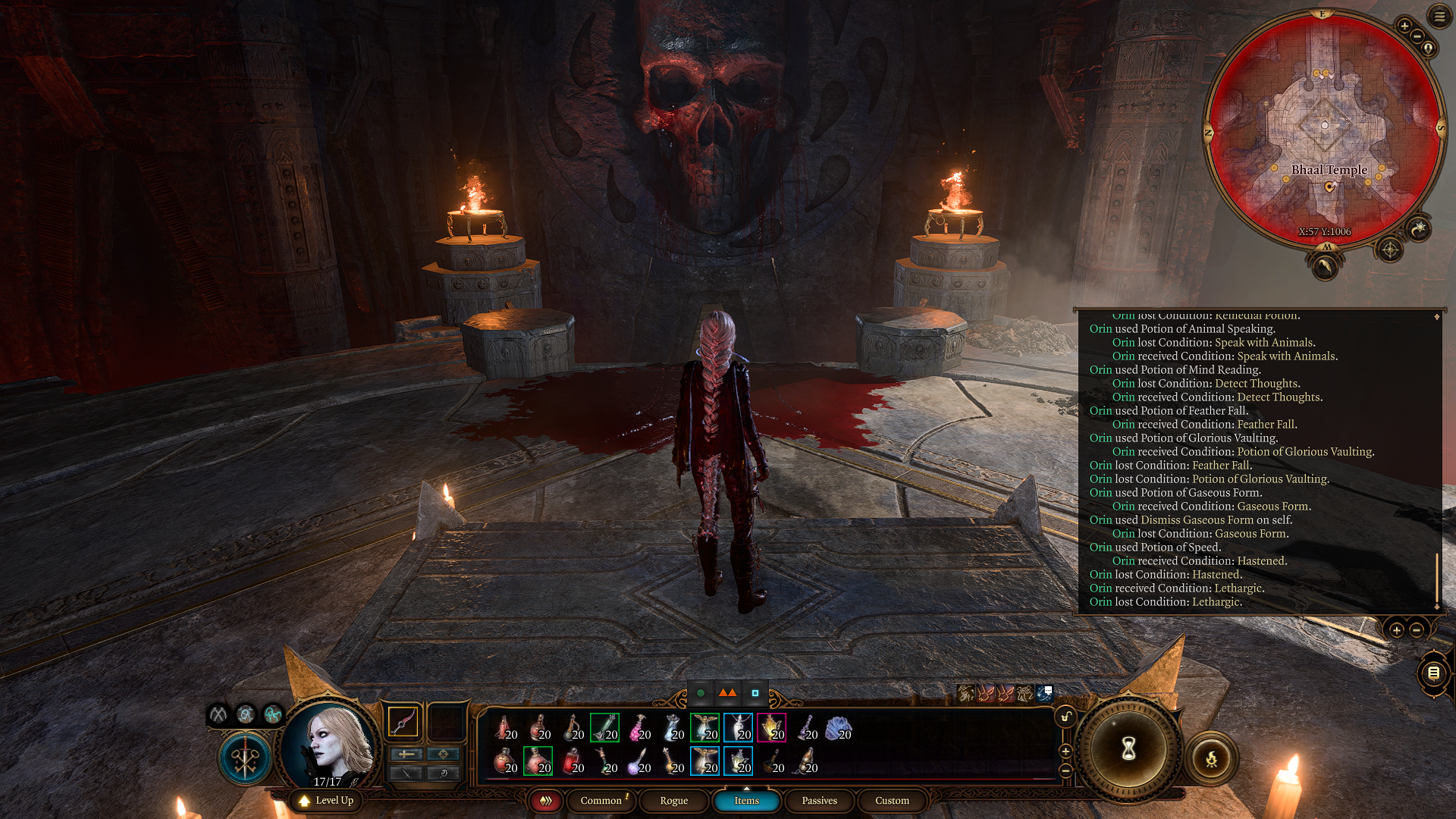Shrink the combat log with minus button

coord(1416,630)
